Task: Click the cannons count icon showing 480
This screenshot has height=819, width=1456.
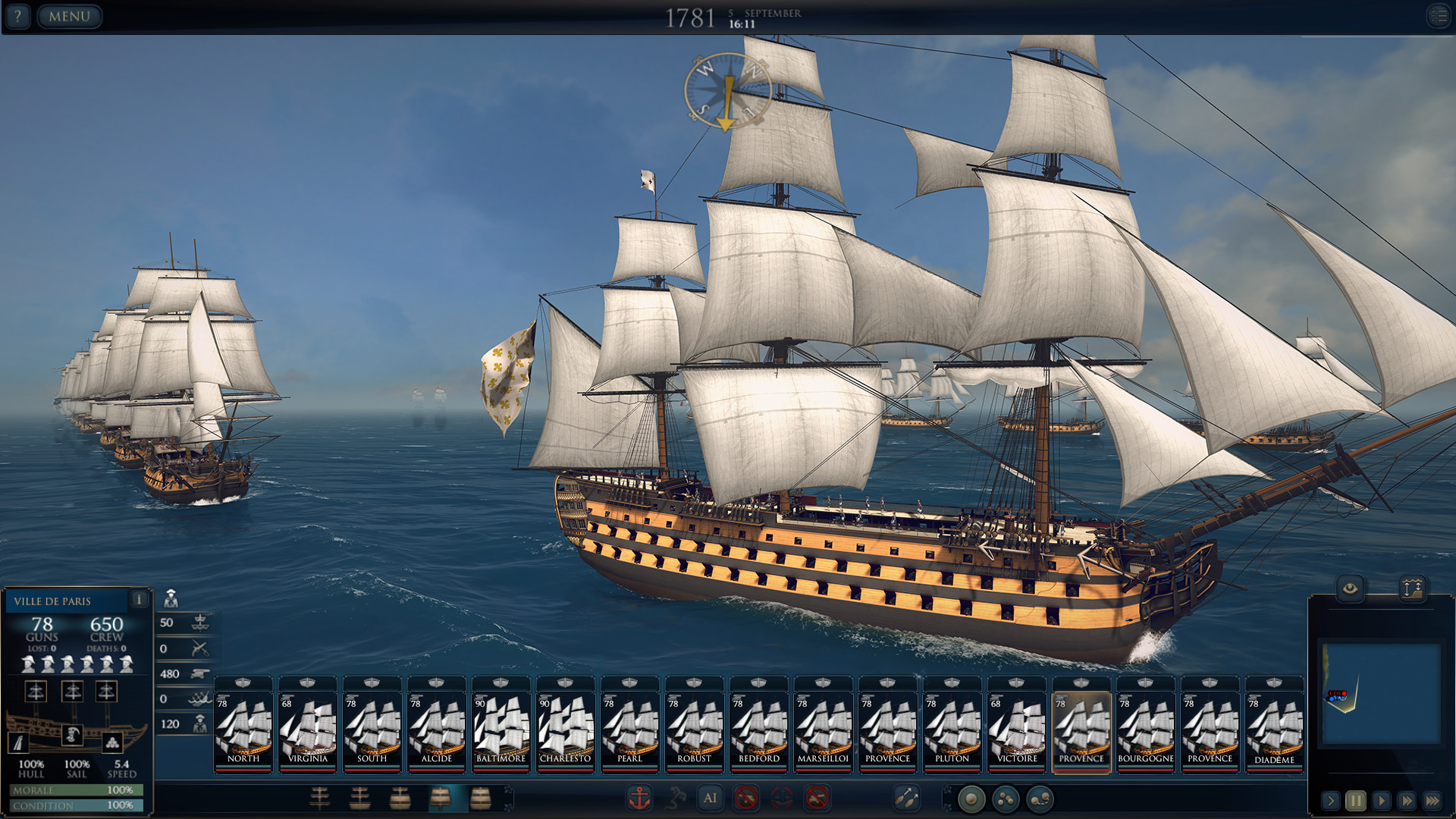Action: pos(199,675)
